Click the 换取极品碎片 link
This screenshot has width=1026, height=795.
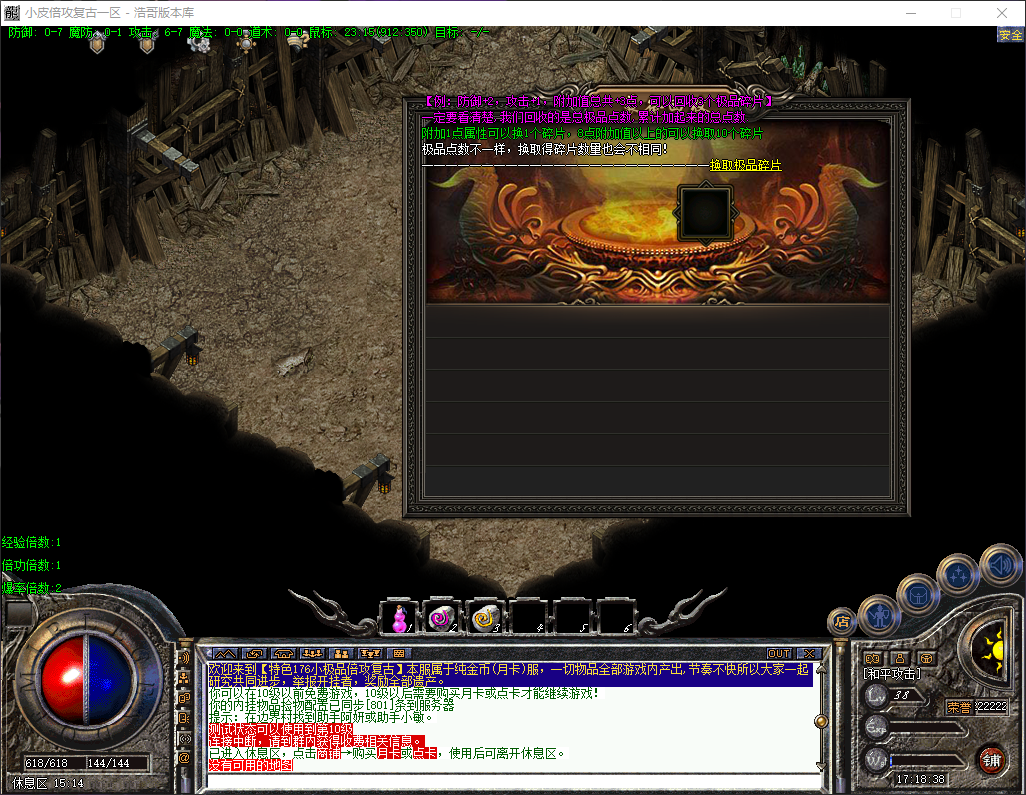click(745, 165)
